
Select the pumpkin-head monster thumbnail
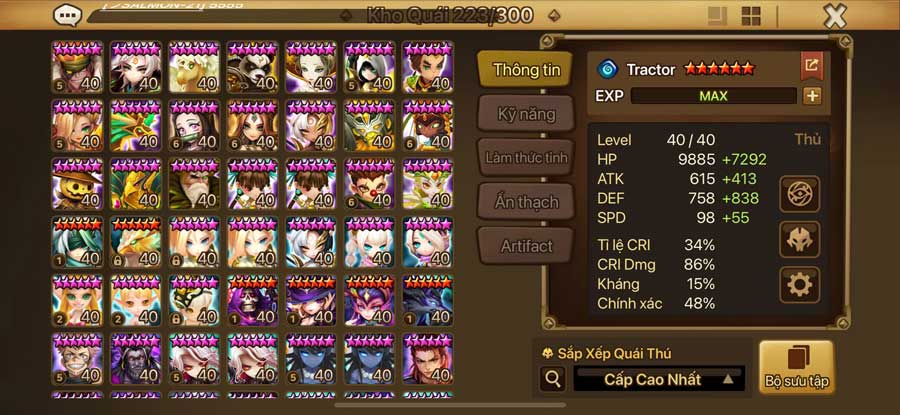tap(77, 184)
